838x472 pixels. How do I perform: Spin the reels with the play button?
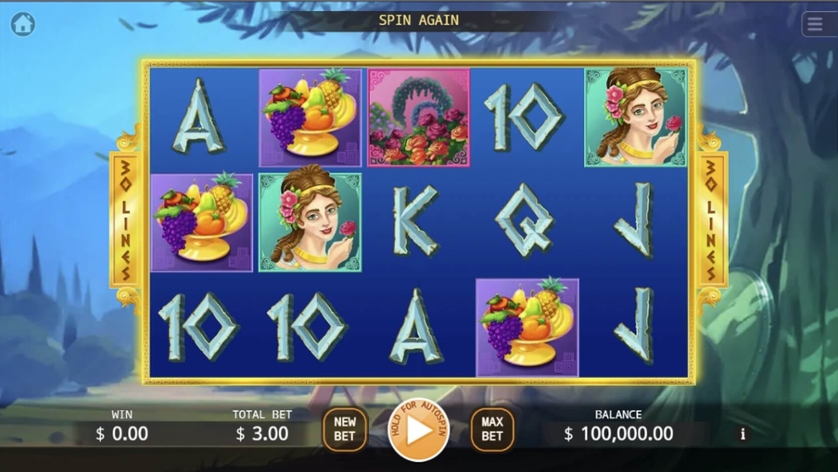(x=418, y=430)
